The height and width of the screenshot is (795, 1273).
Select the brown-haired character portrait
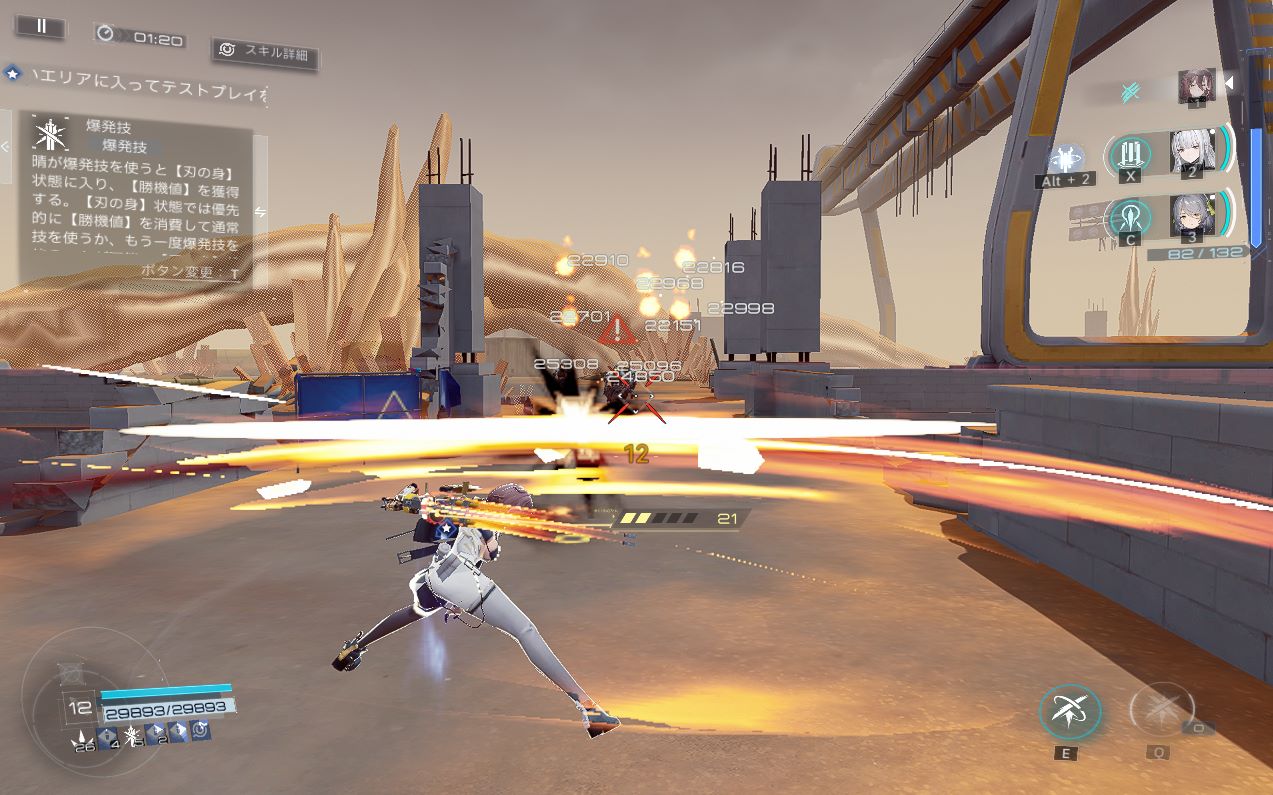click(1196, 87)
